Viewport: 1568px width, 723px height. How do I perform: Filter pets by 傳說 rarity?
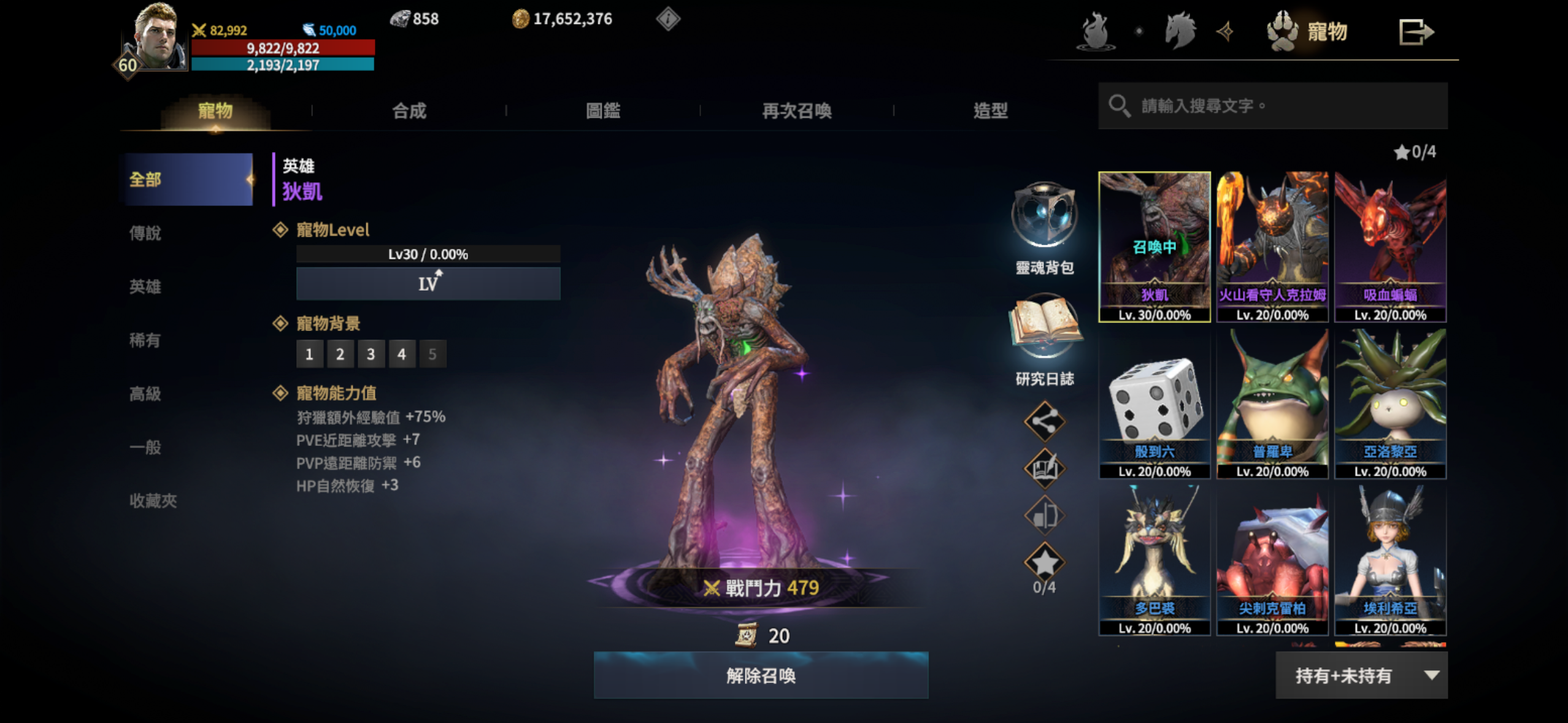(x=145, y=234)
